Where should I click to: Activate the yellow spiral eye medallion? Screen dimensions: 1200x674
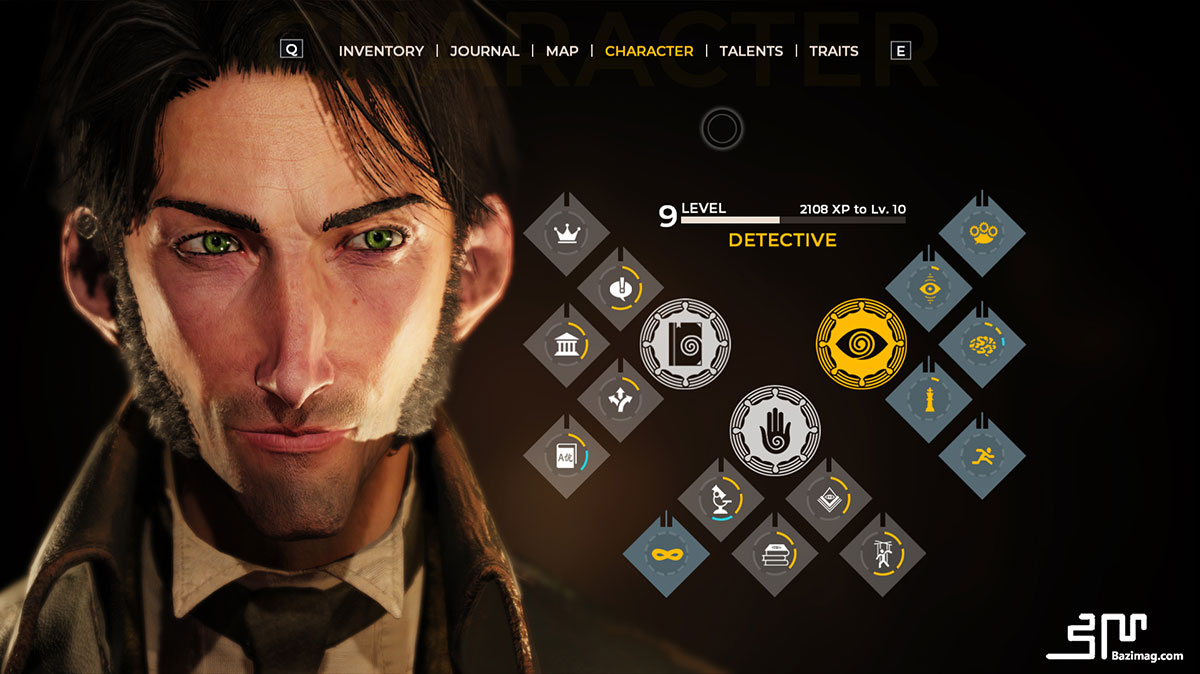click(861, 345)
